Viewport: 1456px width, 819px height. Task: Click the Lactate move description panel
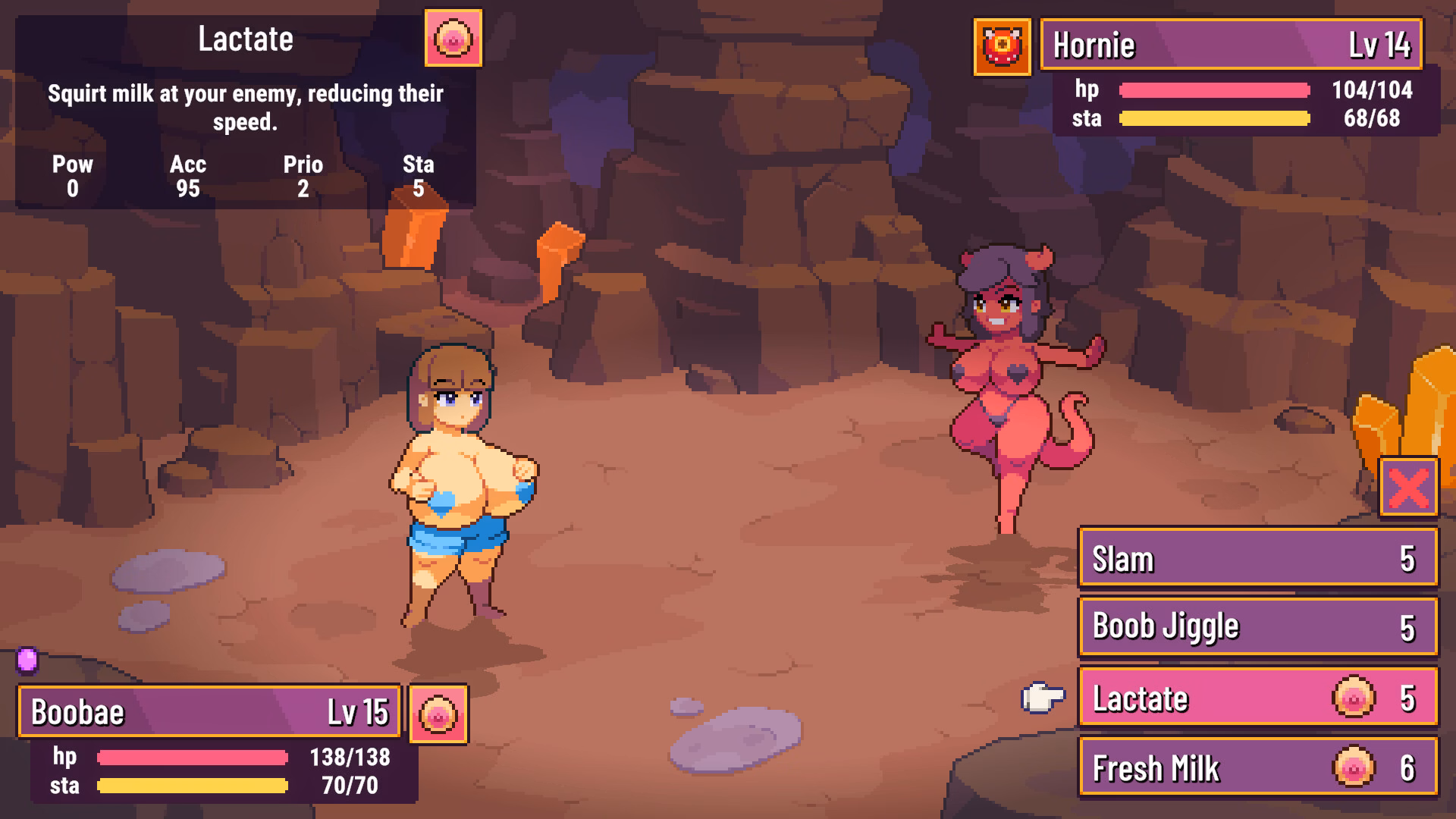pyautogui.click(x=244, y=106)
